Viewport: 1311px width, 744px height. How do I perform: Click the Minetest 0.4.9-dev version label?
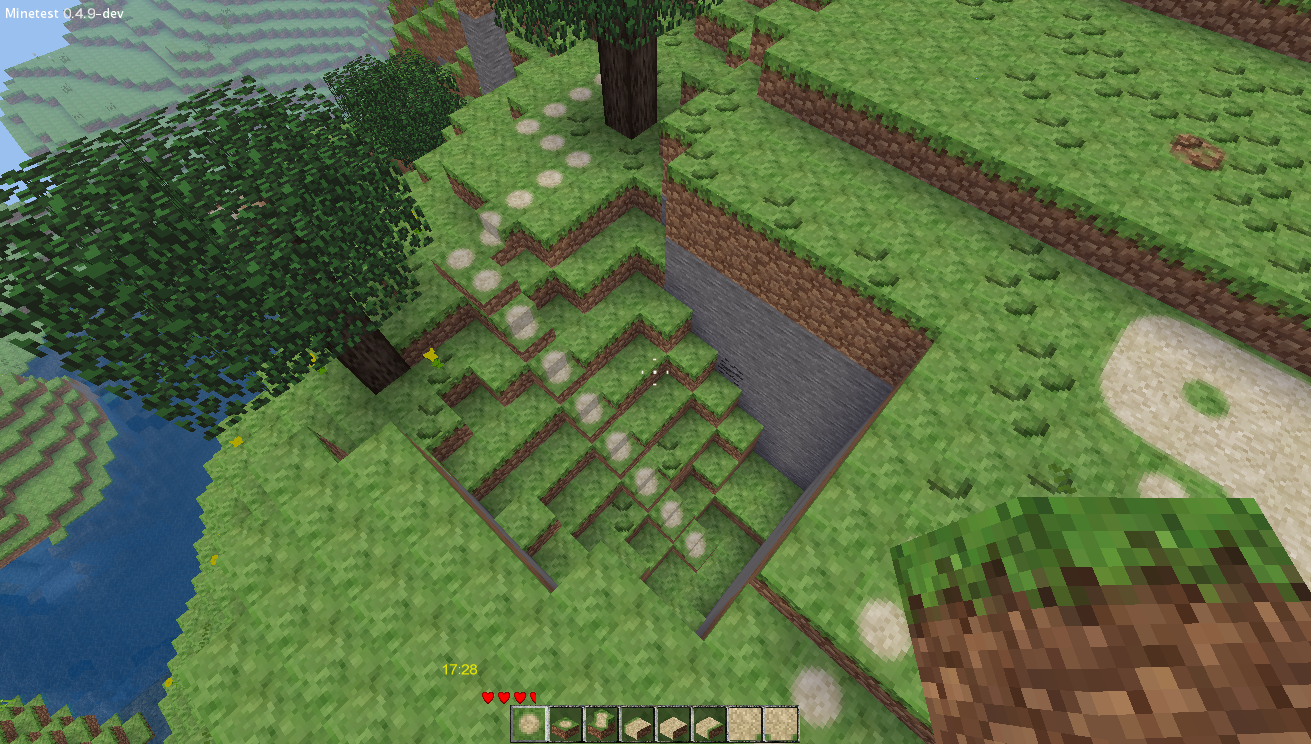click(65, 15)
